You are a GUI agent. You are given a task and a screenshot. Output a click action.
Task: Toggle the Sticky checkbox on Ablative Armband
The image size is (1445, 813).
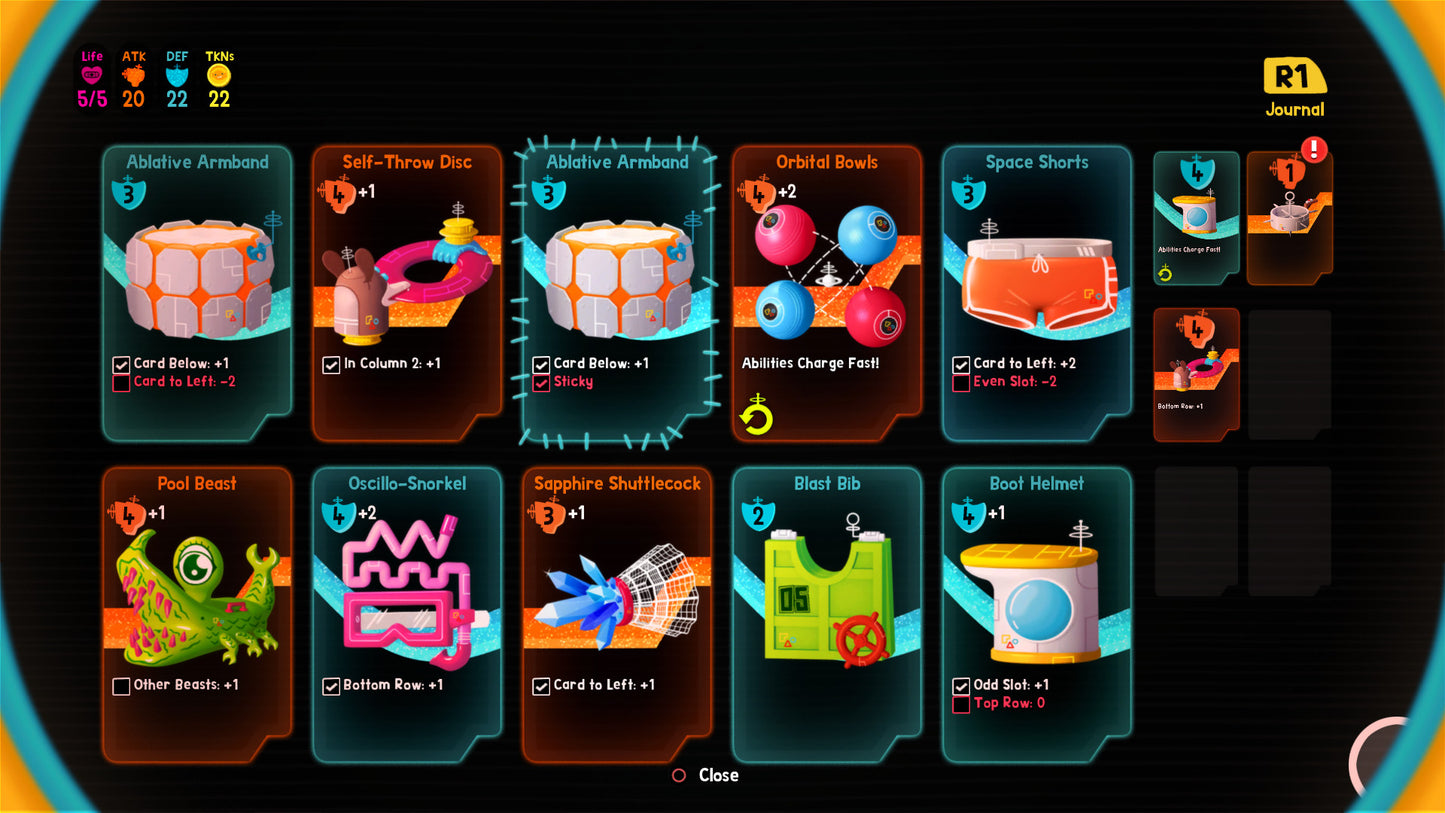point(542,381)
